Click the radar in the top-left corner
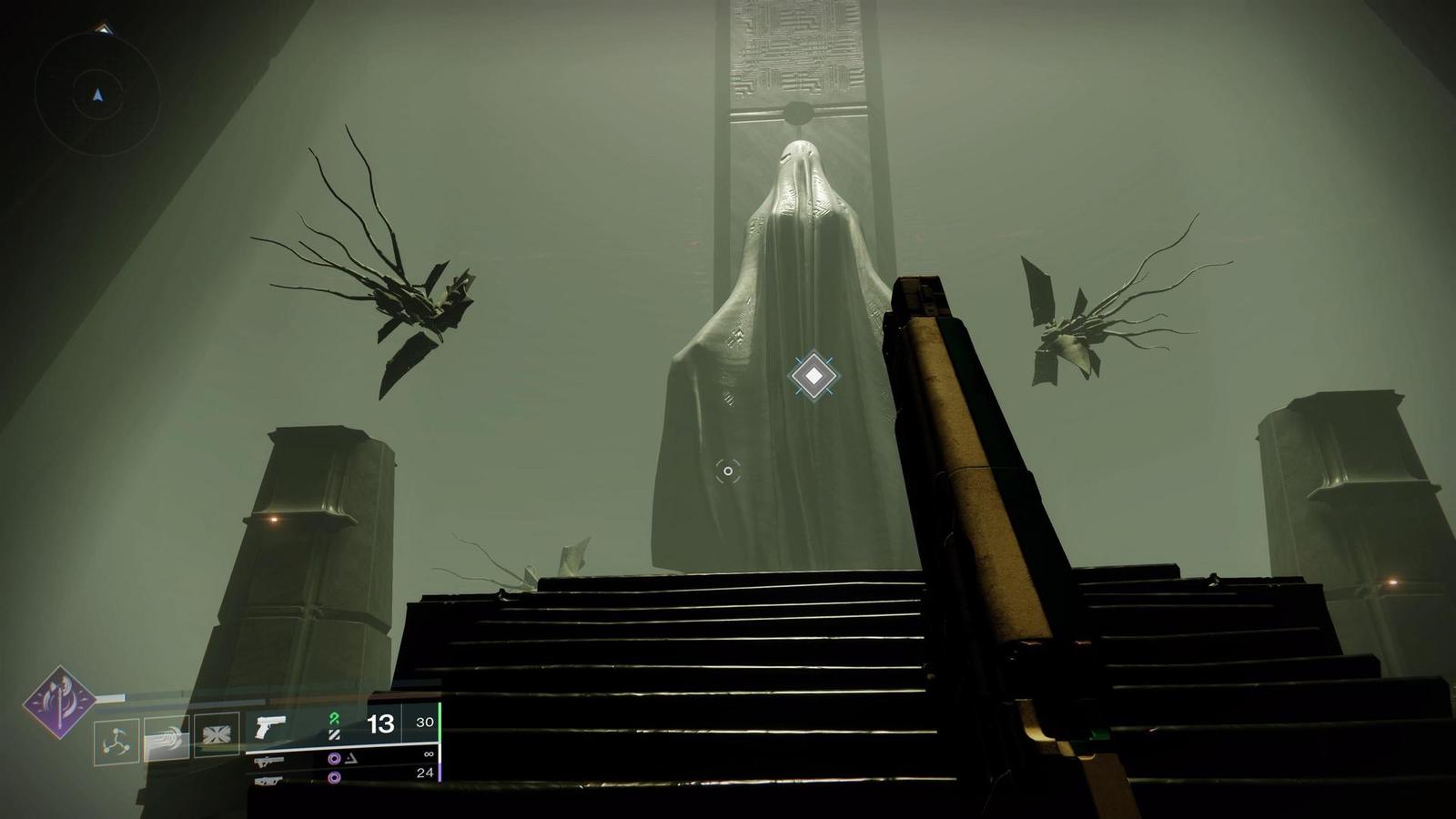Image resolution: width=1456 pixels, height=819 pixels. tap(97, 94)
